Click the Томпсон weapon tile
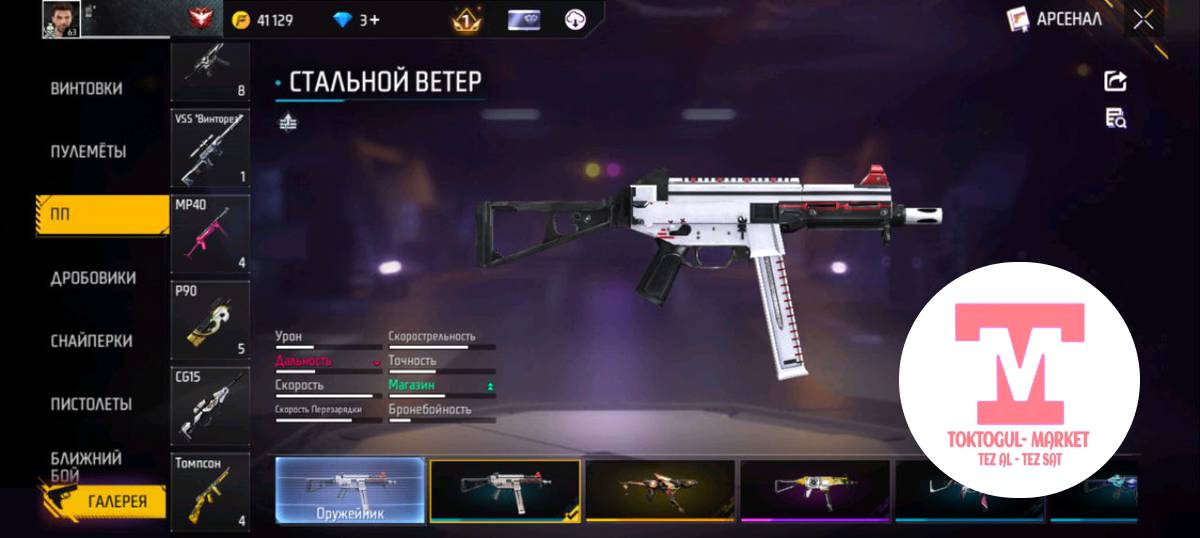1200x538 pixels. pos(210,492)
